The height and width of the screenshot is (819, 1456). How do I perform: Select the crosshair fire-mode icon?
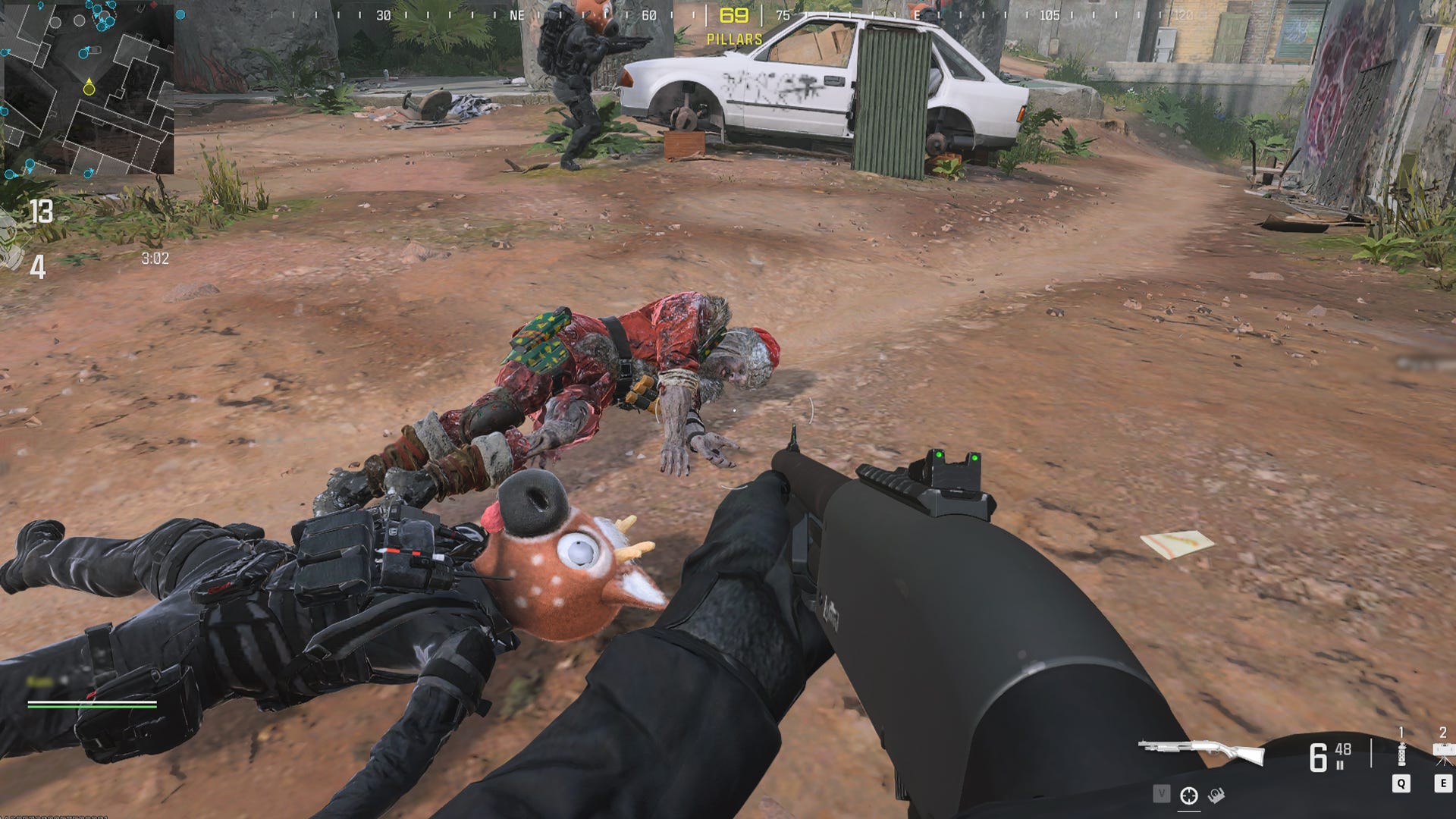1188,795
